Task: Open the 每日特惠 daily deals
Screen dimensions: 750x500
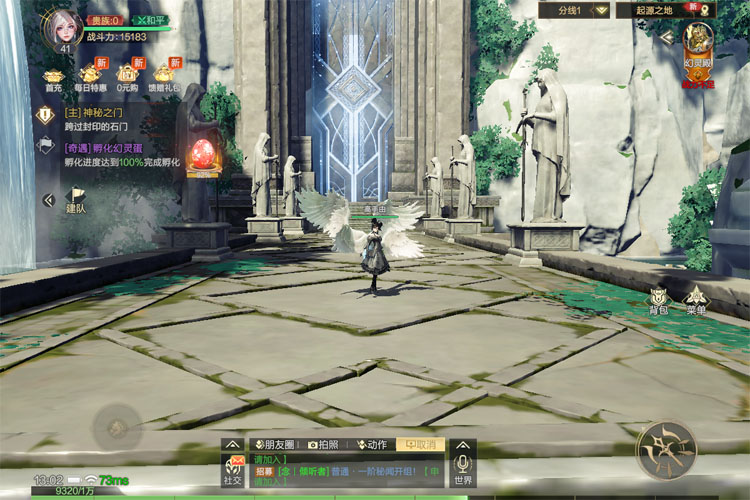Action: coord(91,76)
